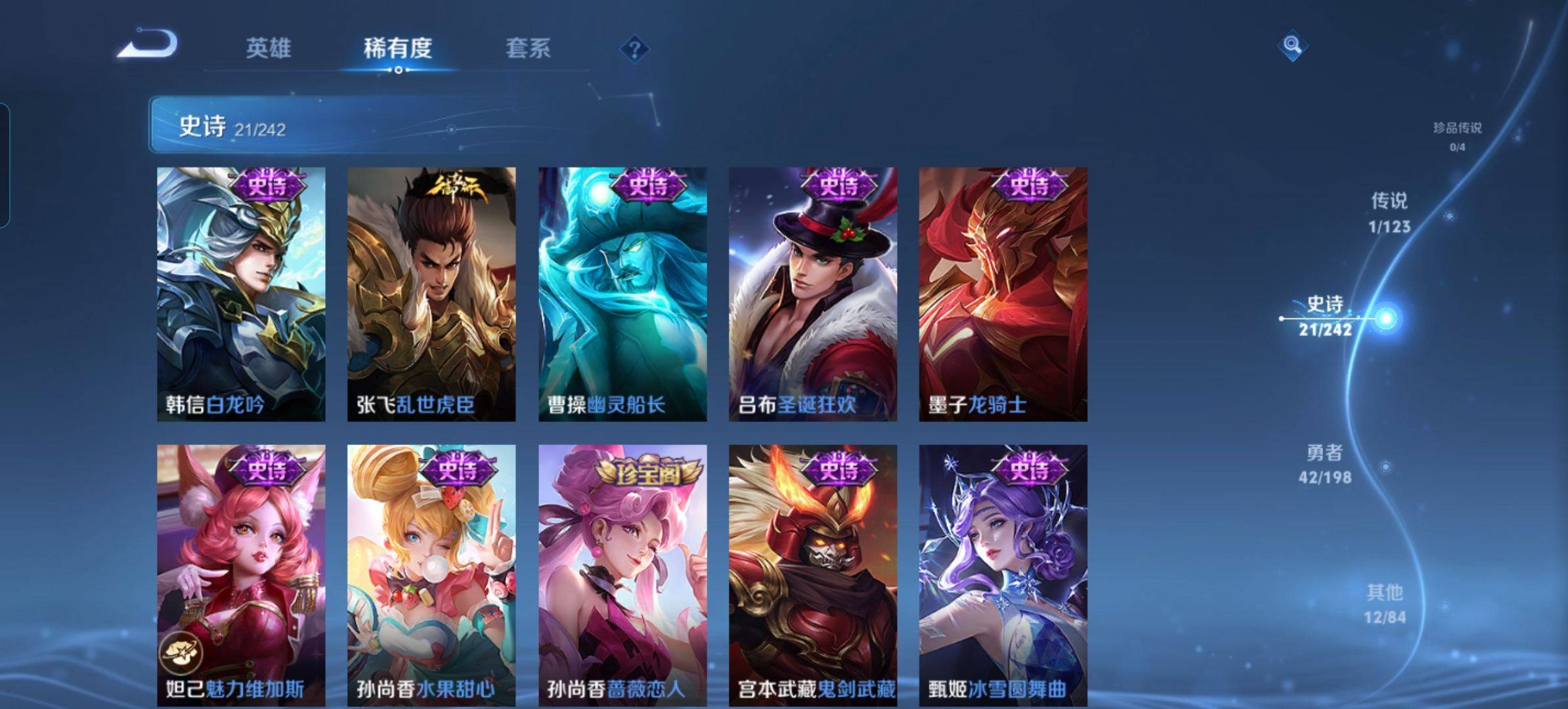This screenshot has width=1568, height=709.
Task: Select the 孙尚香 水果甜心 skin card
Action: coord(431,574)
